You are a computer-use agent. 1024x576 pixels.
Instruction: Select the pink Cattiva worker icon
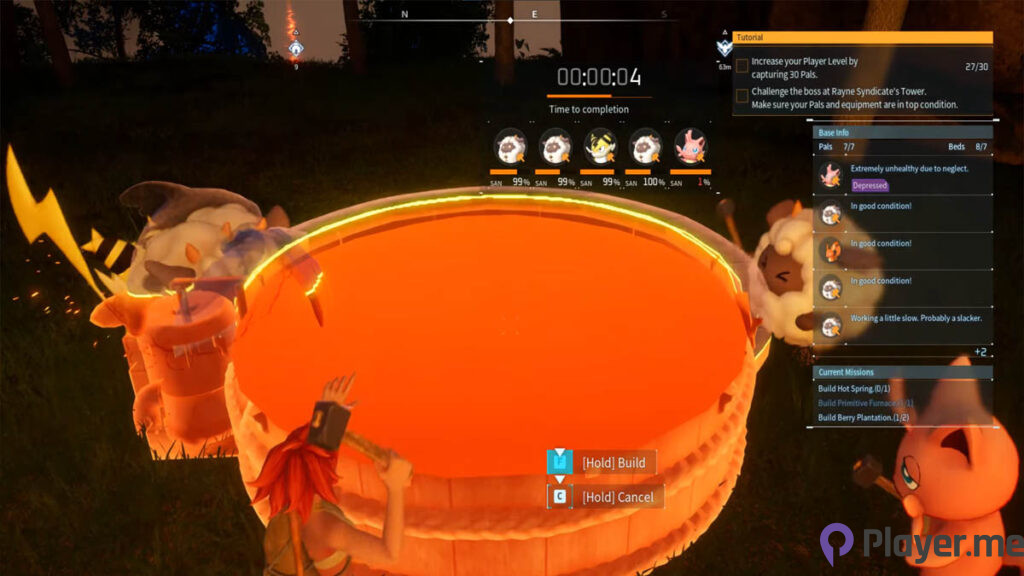[691, 147]
